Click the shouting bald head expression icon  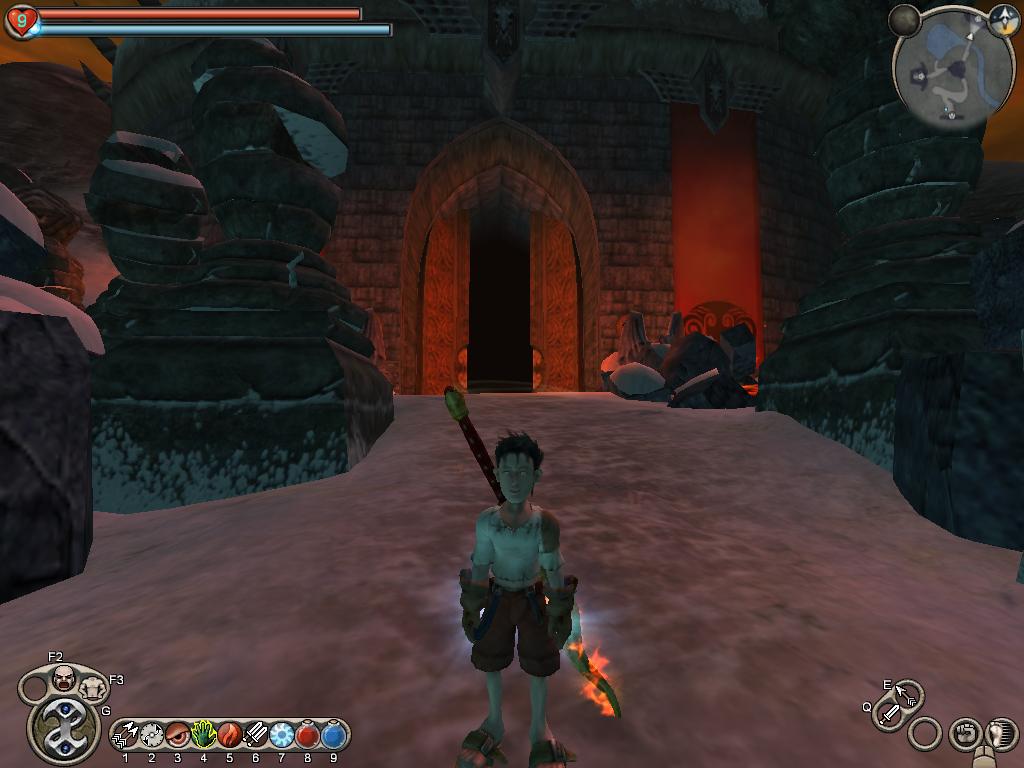63,678
